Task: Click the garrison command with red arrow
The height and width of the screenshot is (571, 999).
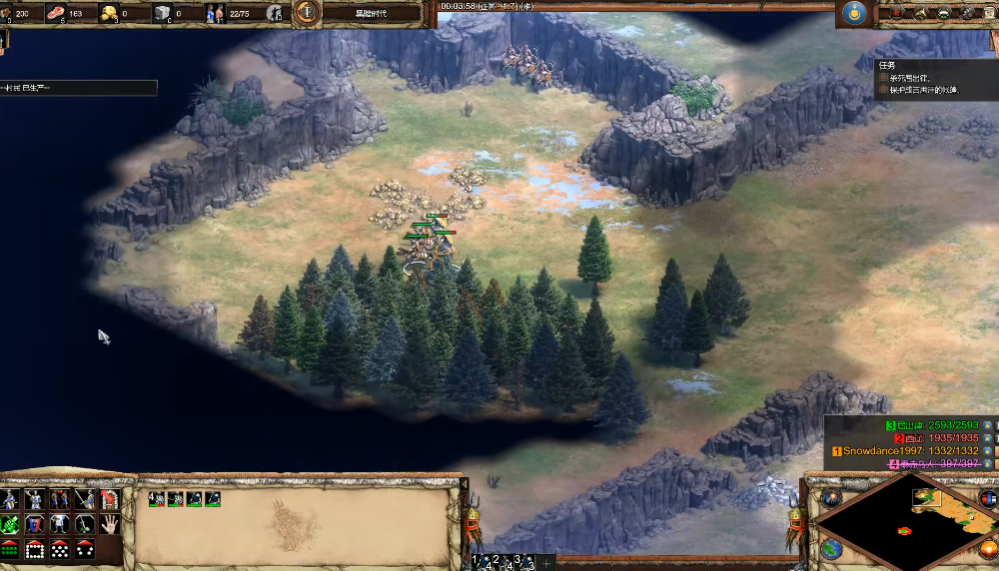Action: point(109,499)
